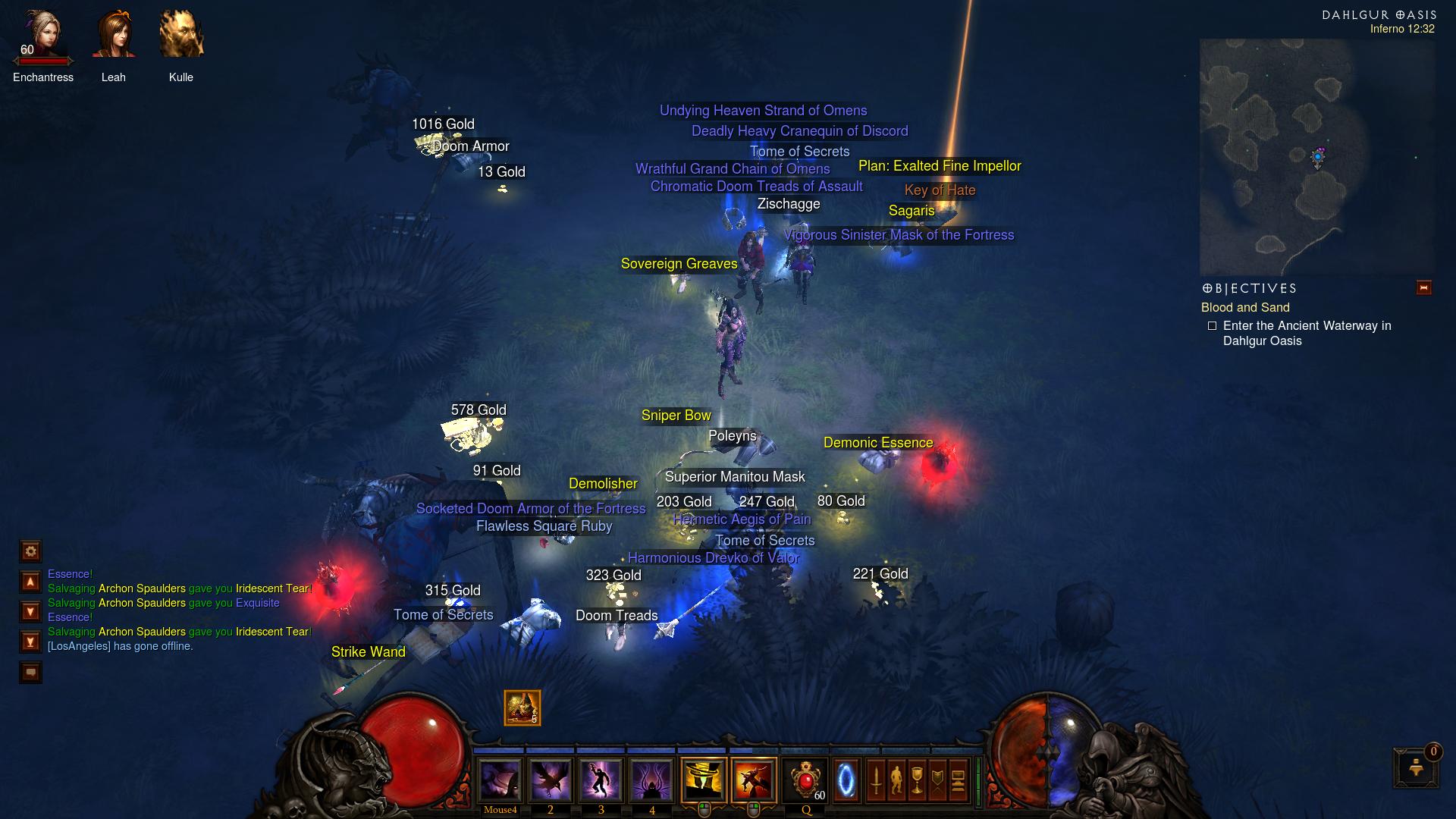Open the Blood and Sand quest

(x=1244, y=307)
